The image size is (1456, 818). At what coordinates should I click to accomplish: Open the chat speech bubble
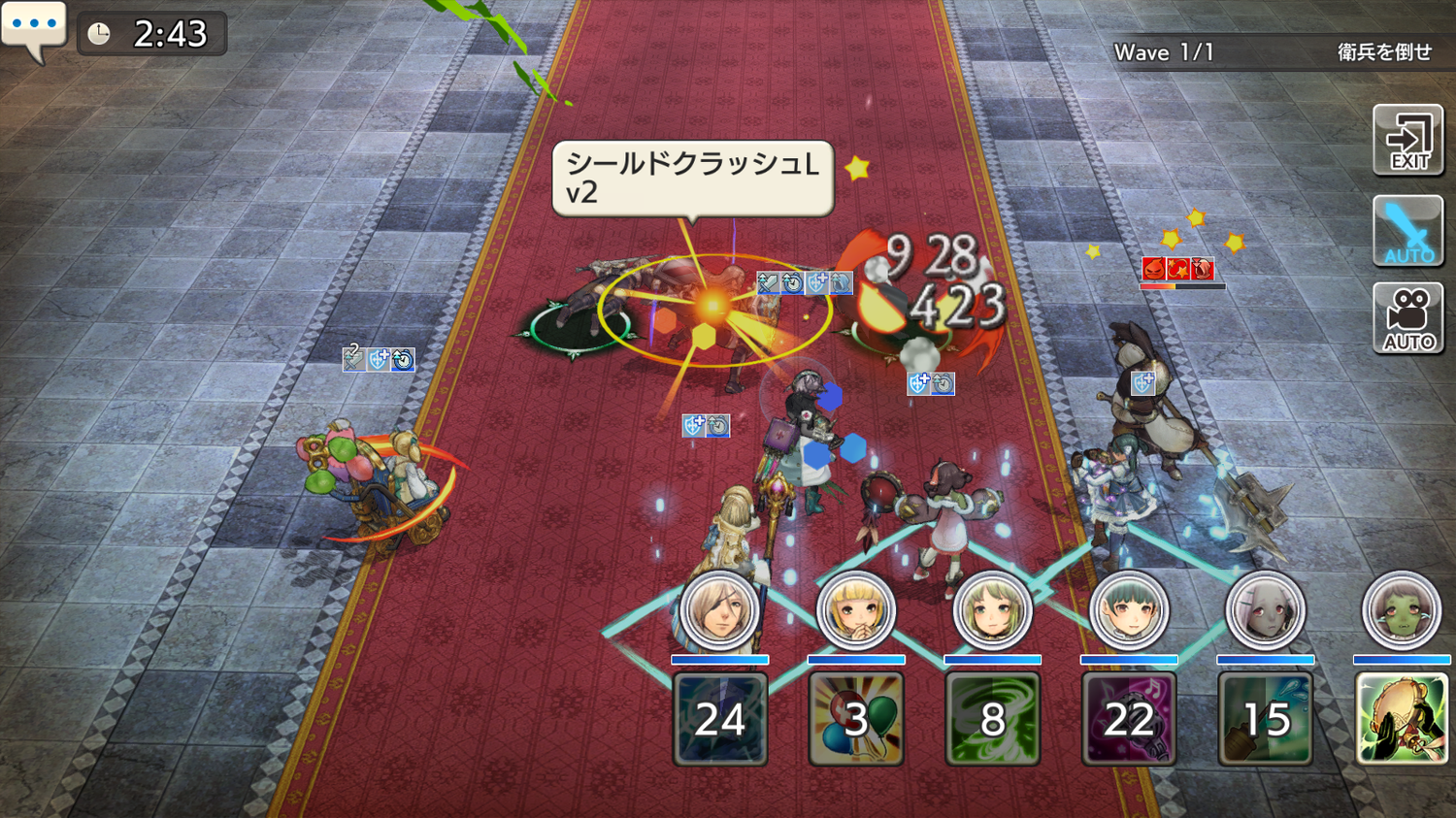[34, 29]
